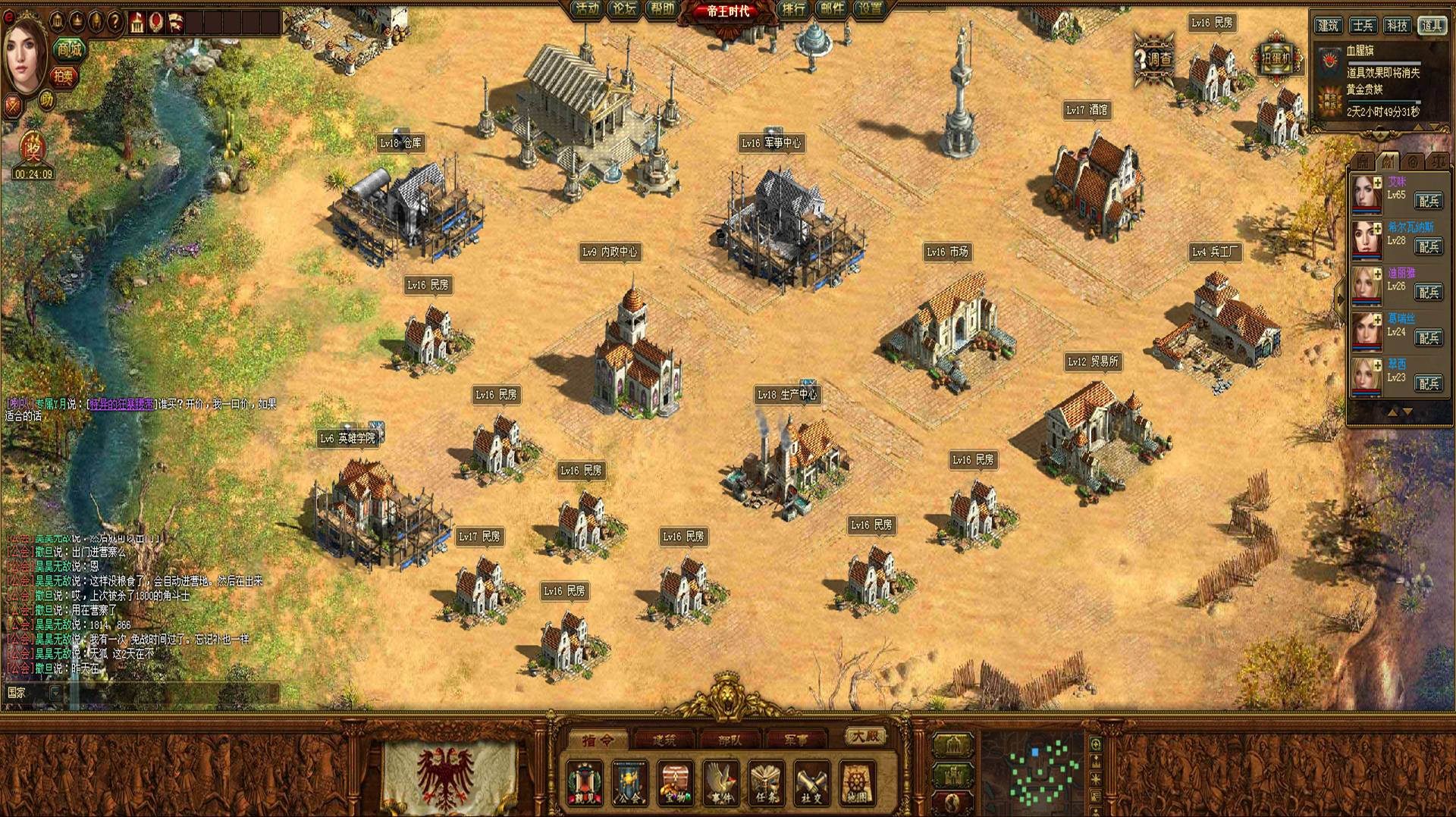The width and height of the screenshot is (1456, 817).
Task: Open the 邮件 mail menu
Action: click(x=832, y=9)
